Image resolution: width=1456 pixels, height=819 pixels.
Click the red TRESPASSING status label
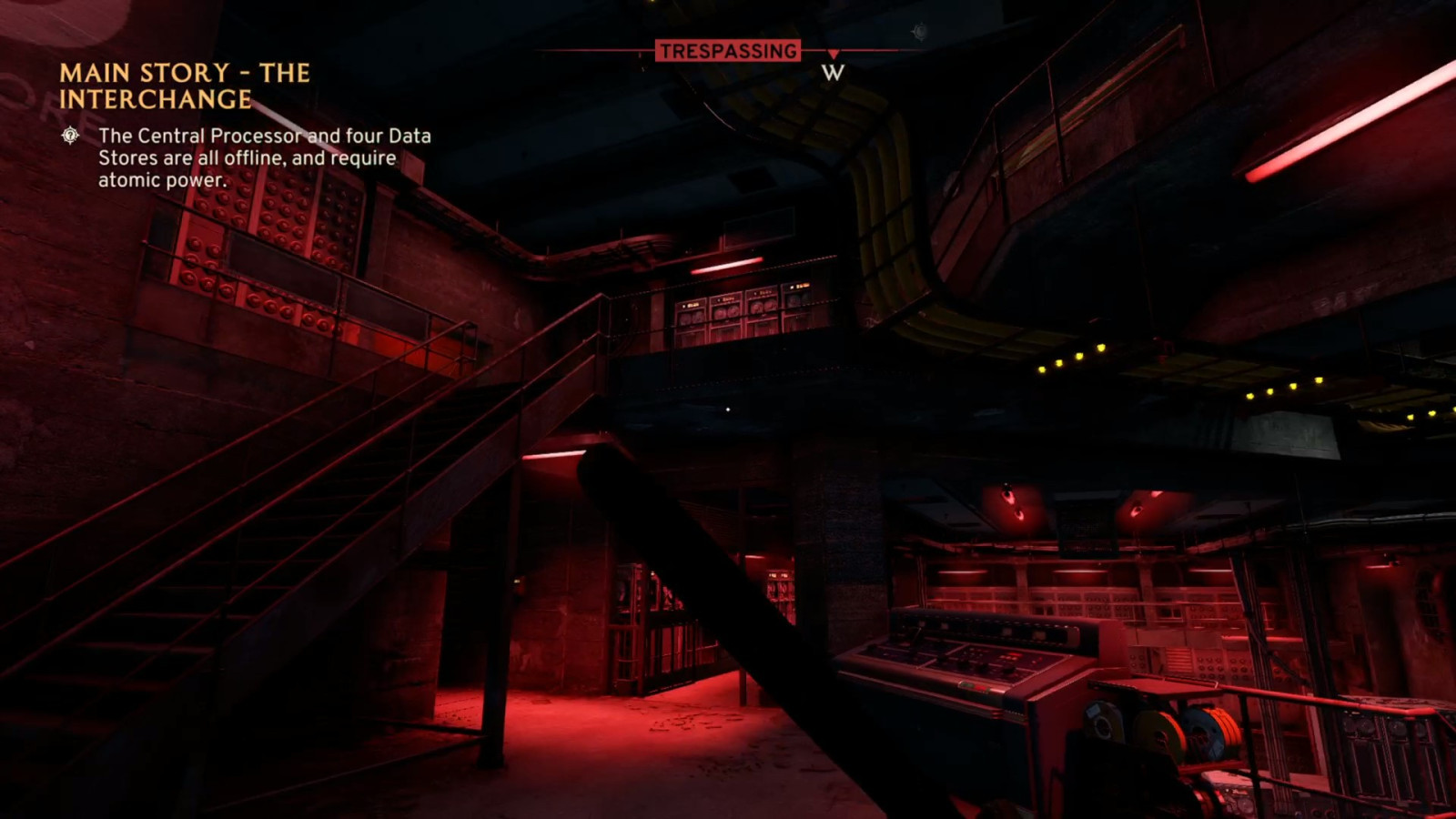click(x=728, y=51)
